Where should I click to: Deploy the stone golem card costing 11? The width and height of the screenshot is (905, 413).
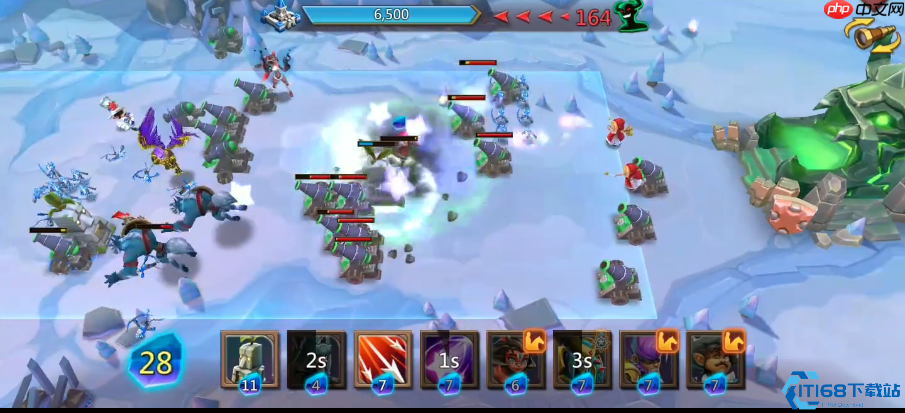(250, 358)
